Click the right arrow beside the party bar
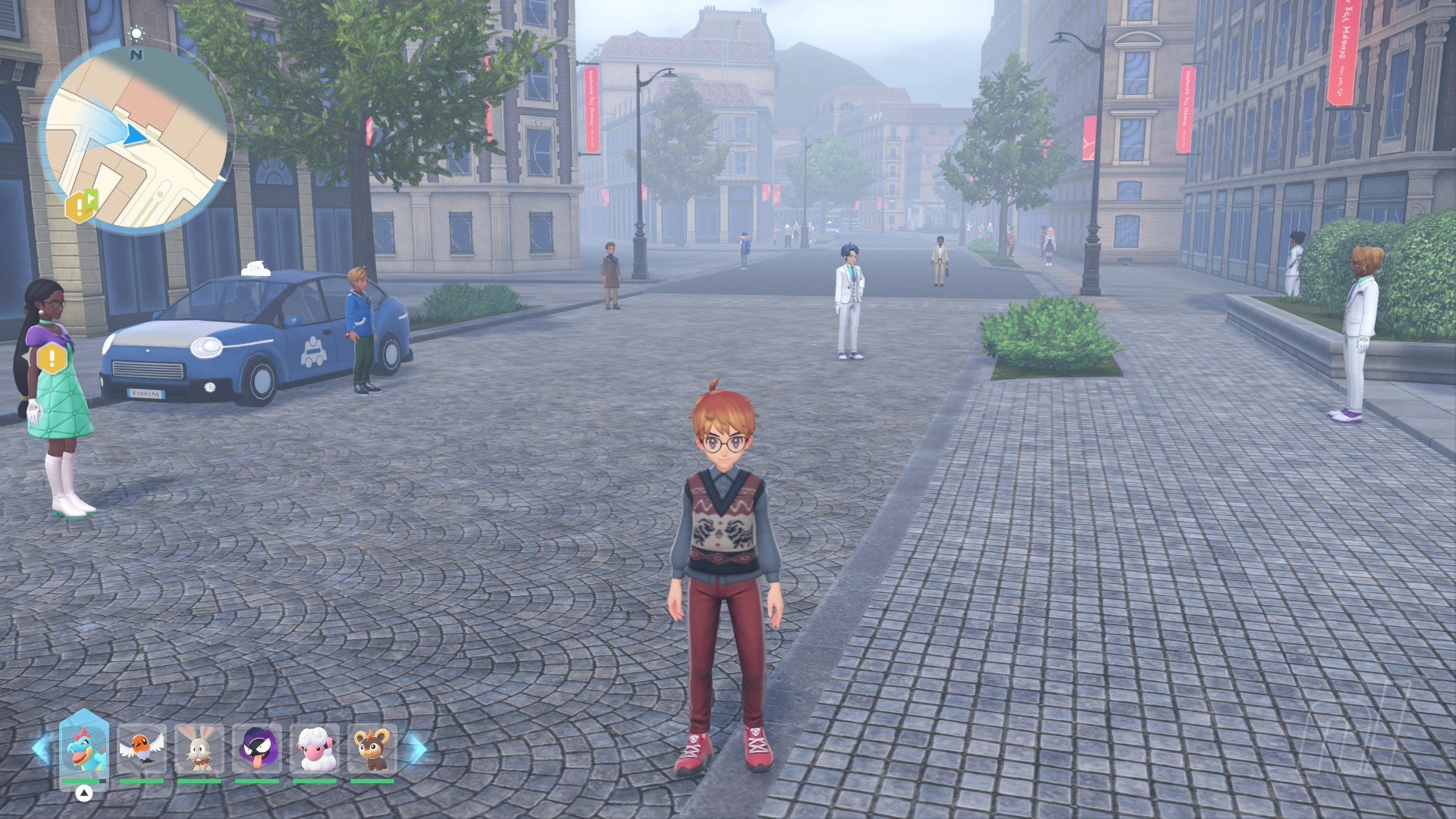The width and height of the screenshot is (1456, 819). [417, 749]
